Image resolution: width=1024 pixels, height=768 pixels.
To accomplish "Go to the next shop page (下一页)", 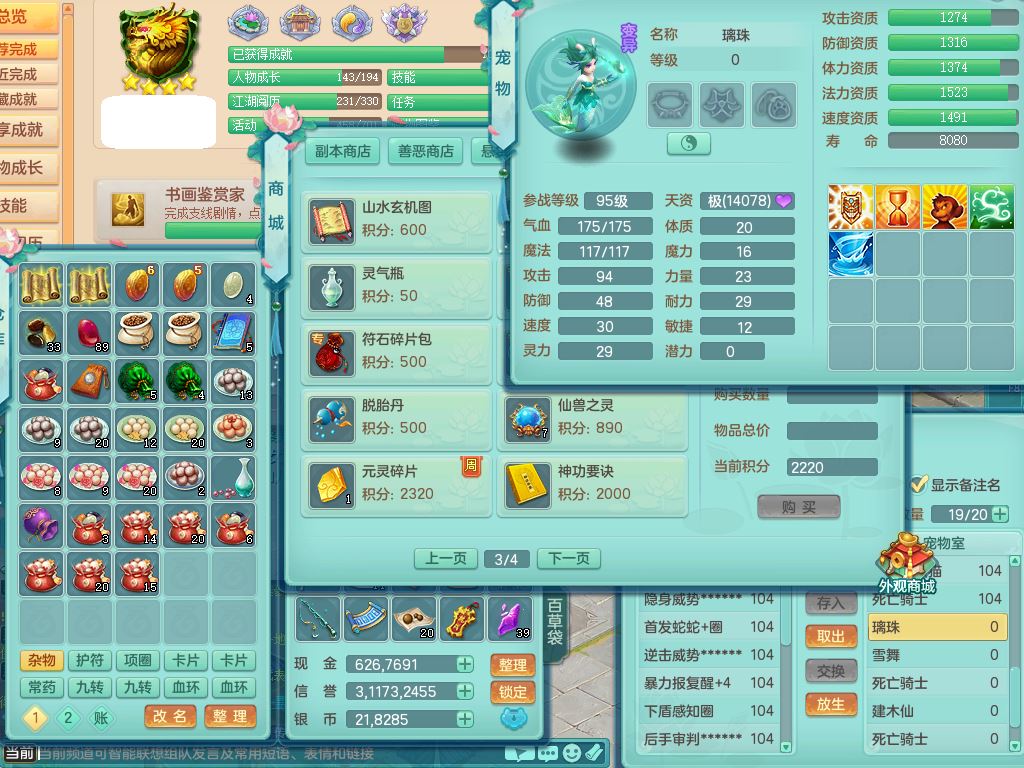I will [570, 559].
